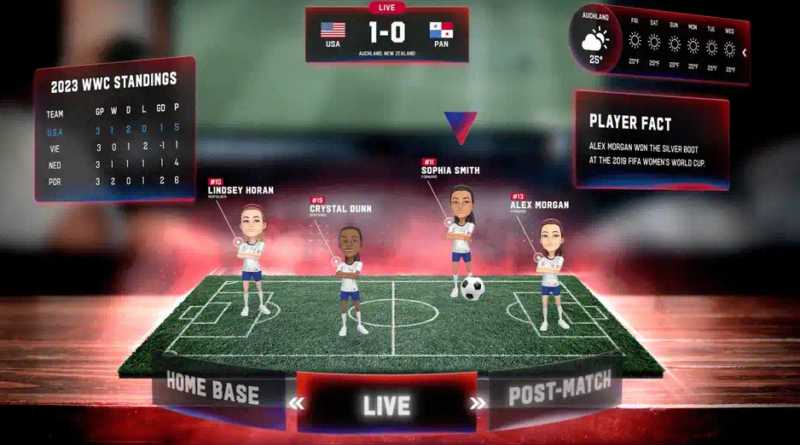This screenshot has width=800, height=445.
Task: Collapse the weather panel with its arrow
Action: tap(744, 52)
